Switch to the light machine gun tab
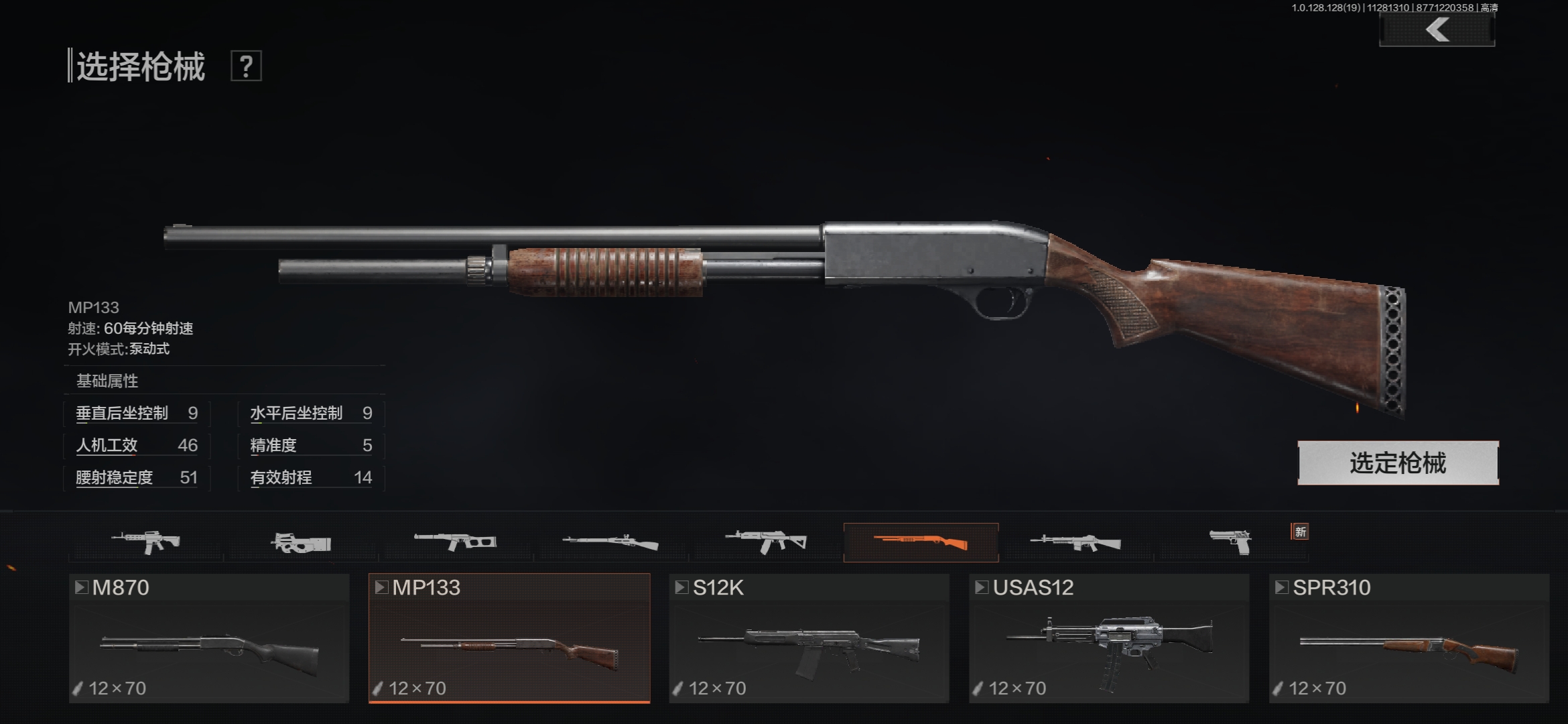Viewport: 1568px width, 724px height. (x=1075, y=542)
